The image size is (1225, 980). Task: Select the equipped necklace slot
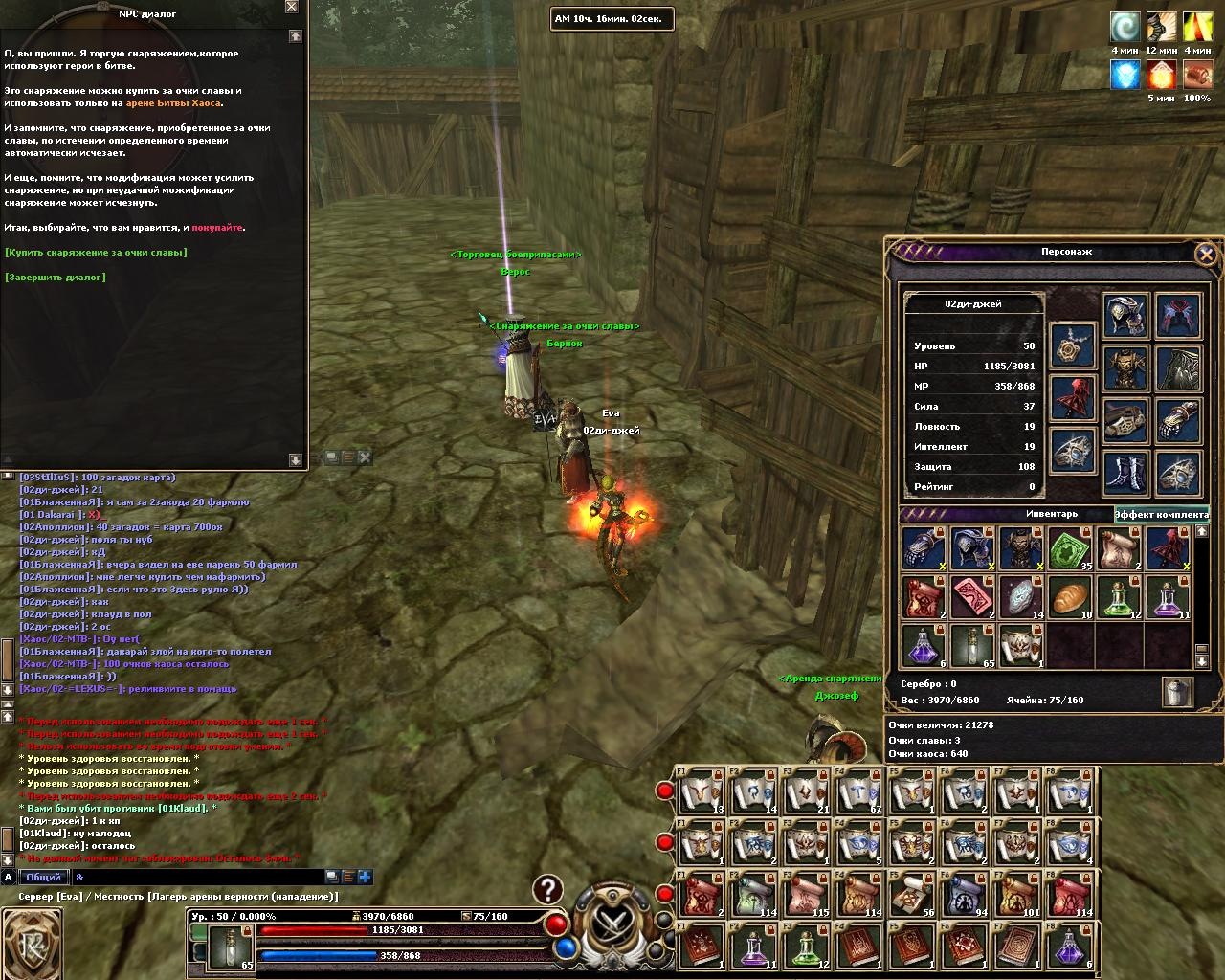coord(1073,345)
